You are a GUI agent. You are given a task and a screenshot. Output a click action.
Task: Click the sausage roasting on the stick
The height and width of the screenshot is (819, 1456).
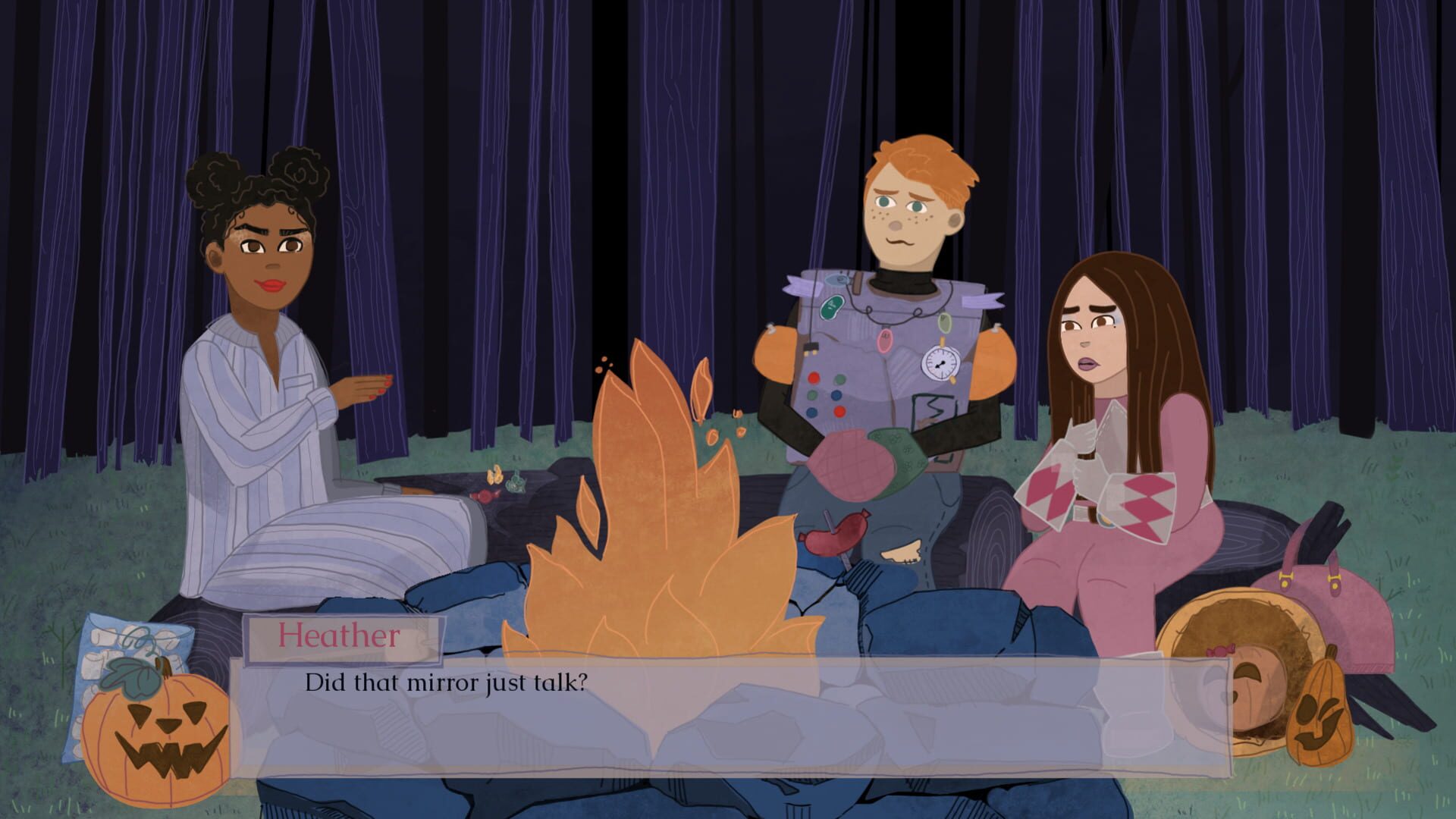pyautogui.click(x=834, y=535)
